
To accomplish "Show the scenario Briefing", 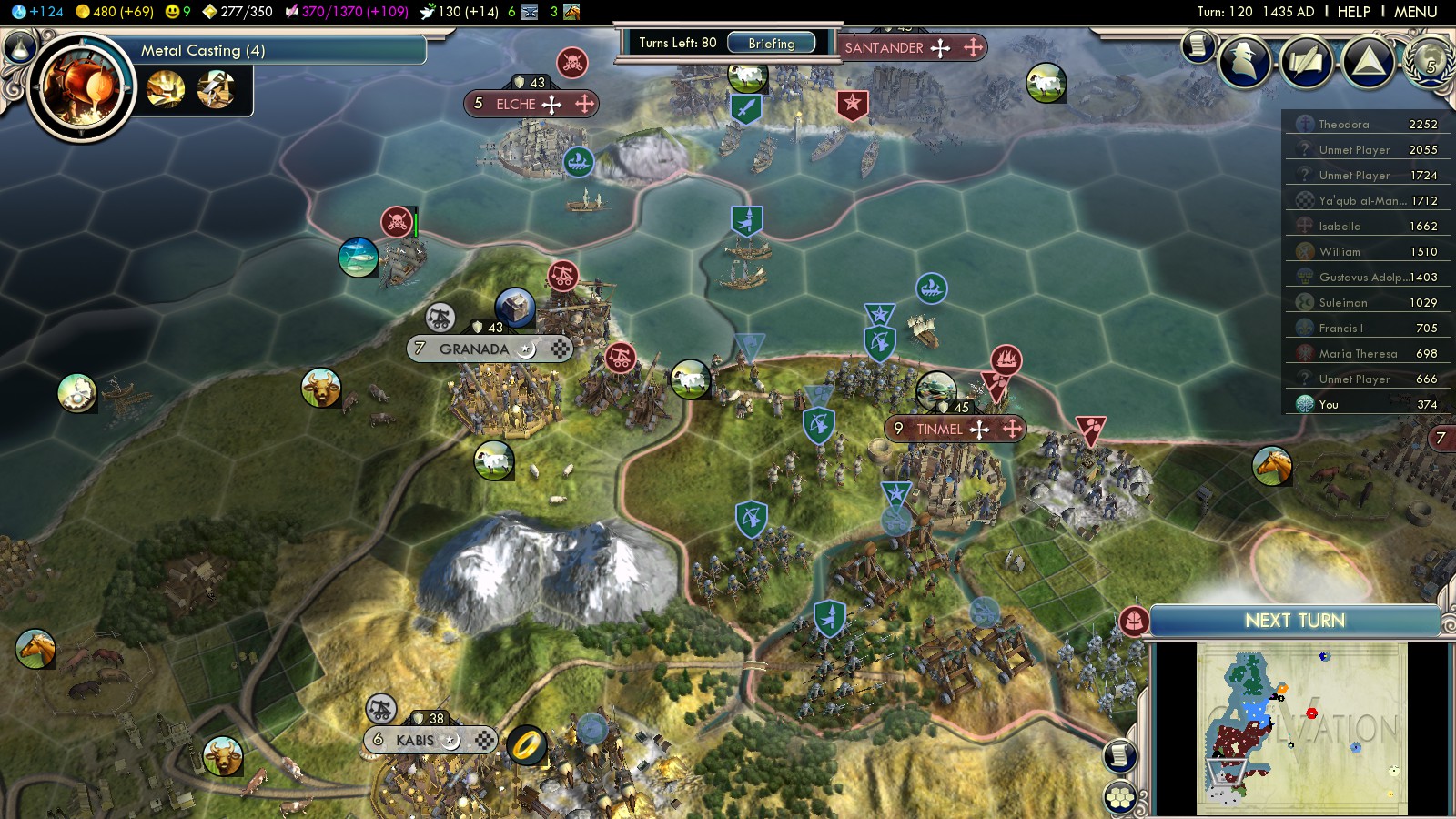I will [771, 43].
